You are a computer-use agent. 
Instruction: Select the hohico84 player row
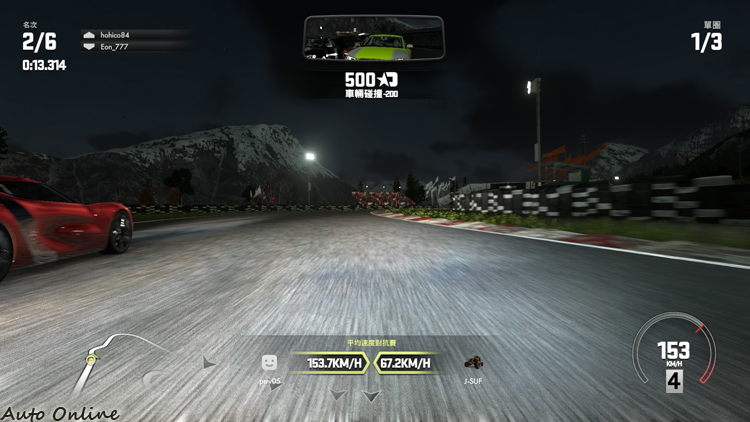pyautogui.click(x=134, y=35)
